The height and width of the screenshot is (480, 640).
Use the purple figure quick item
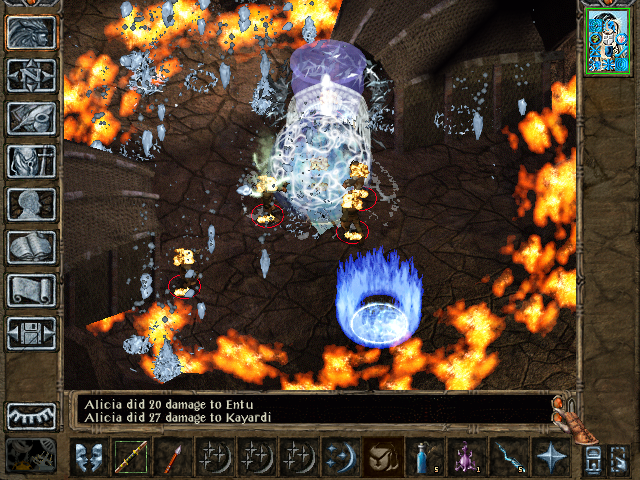465,458
